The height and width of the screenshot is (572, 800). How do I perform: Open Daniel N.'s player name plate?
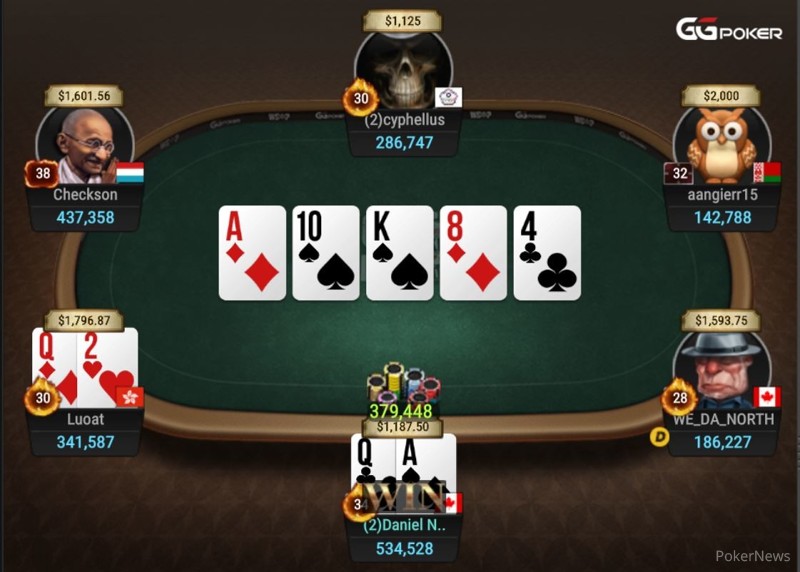(x=403, y=536)
